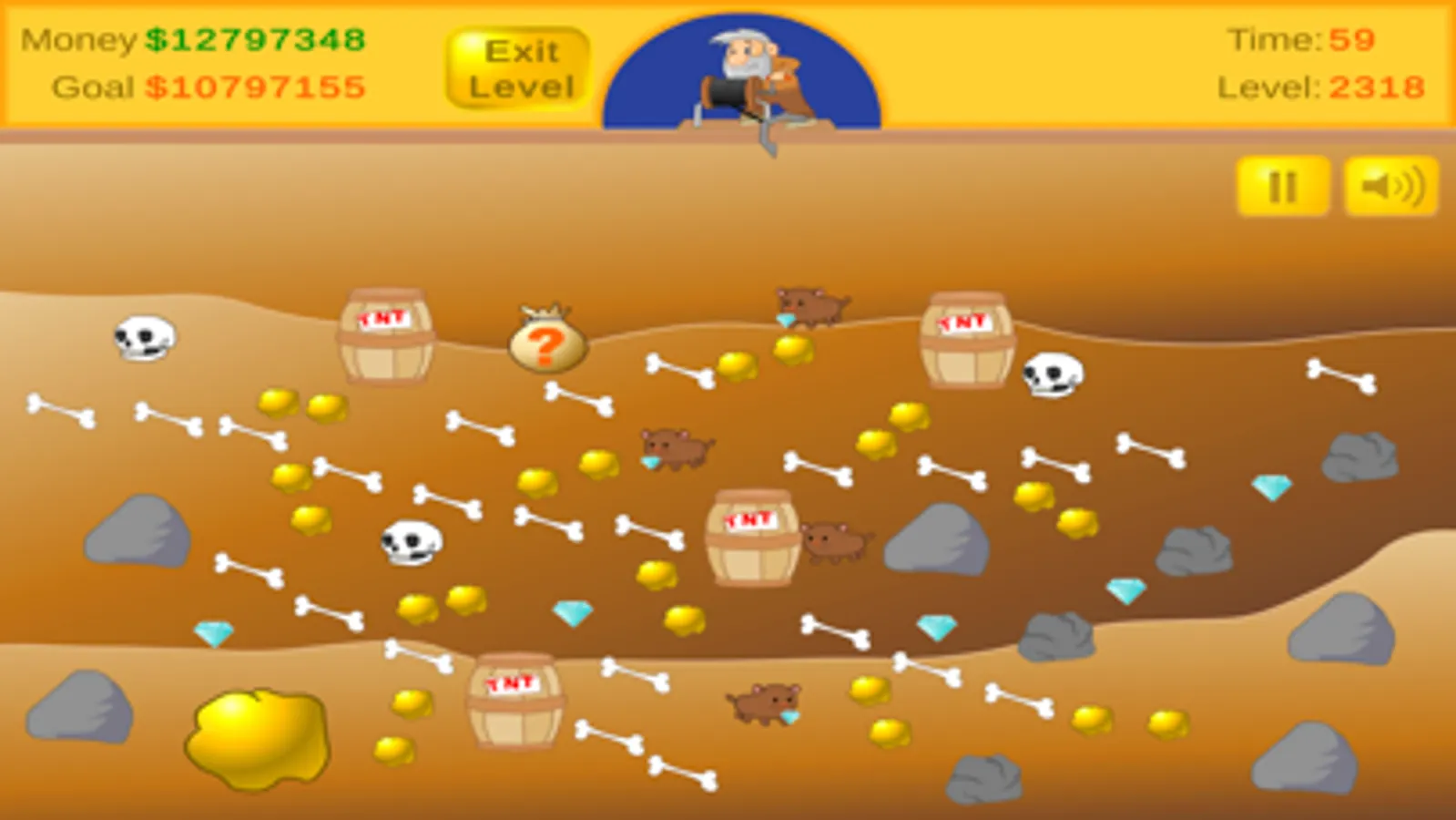Image resolution: width=1456 pixels, height=820 pixels.
Task: Select the large gold nugget at bottom left
Action: [257, 740]
